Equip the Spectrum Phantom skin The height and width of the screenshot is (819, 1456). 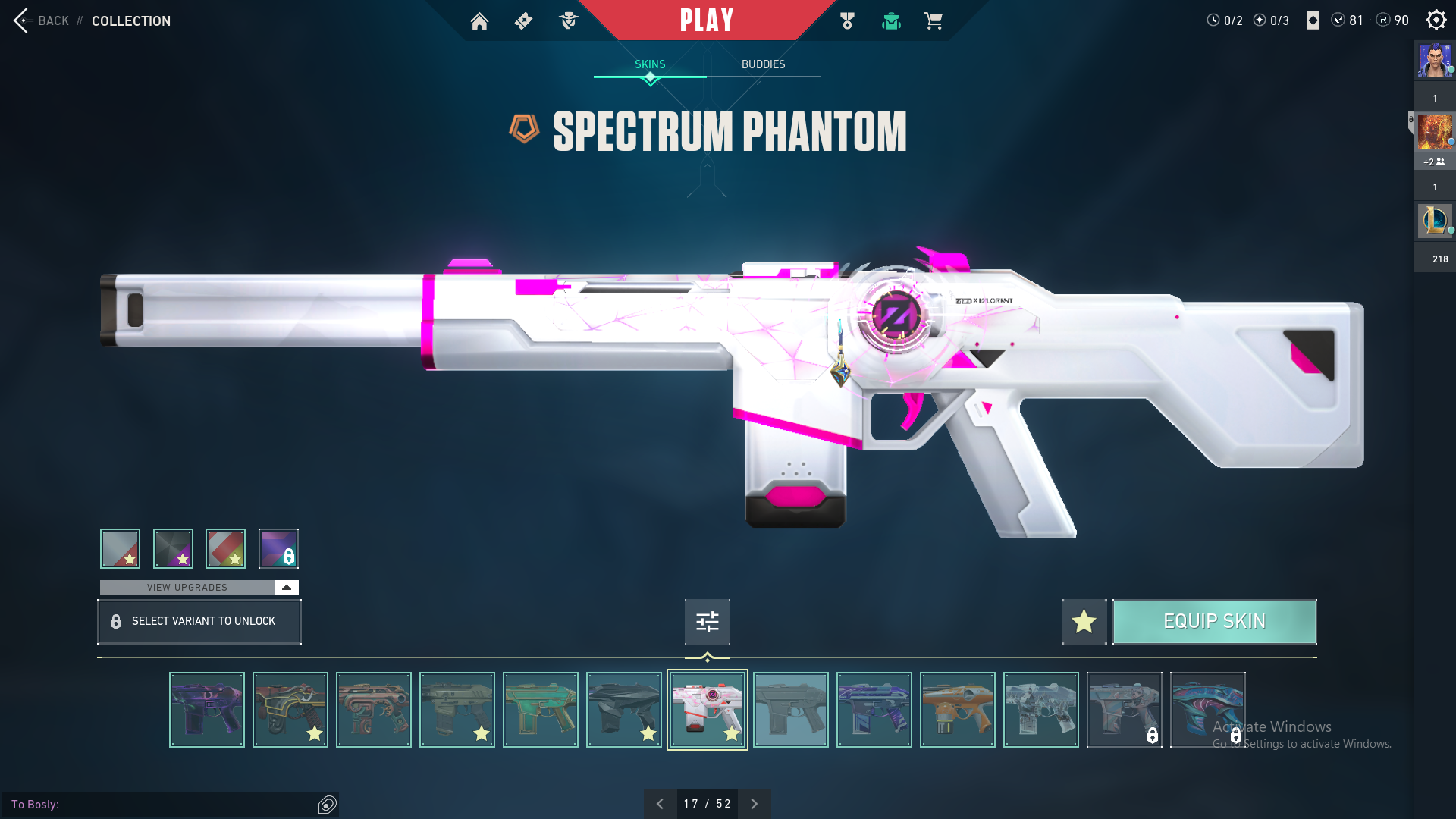[x=1214, y=622]
